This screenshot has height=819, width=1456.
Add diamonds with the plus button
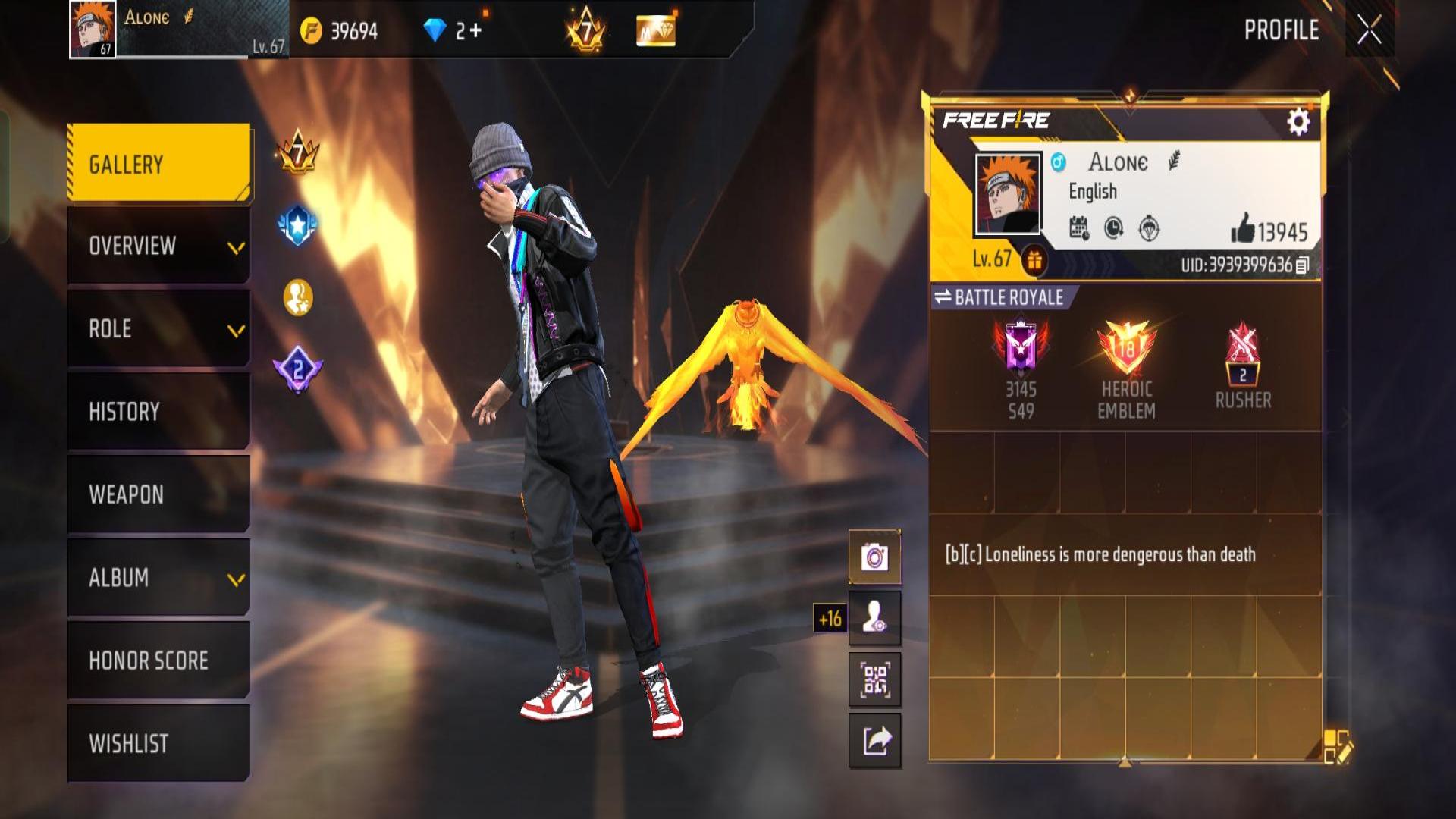(x=475, y=30)
